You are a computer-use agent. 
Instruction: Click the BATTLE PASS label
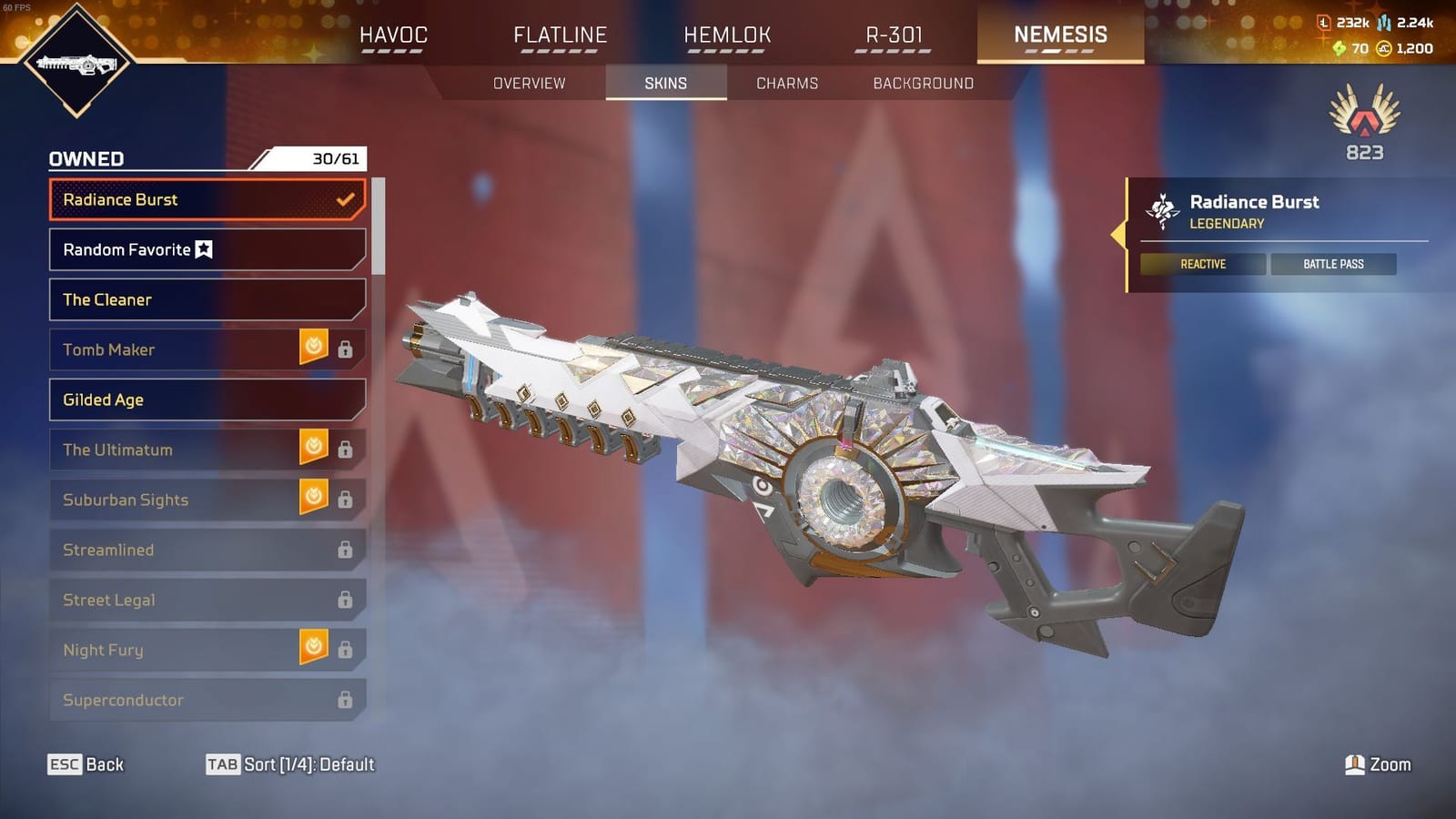pyautogui.click(x=1333, y=264)
